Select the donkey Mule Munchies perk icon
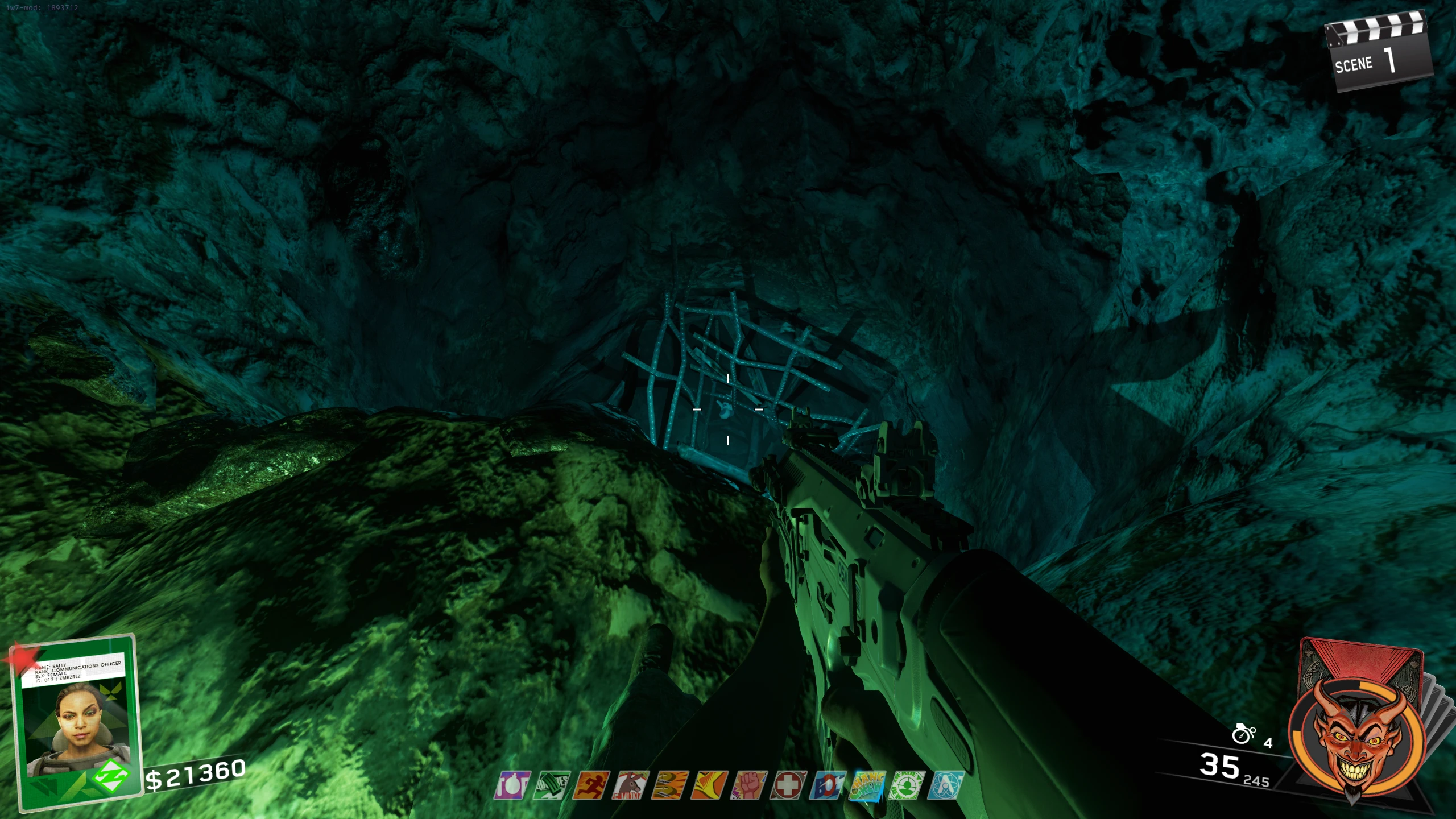This screenshot has height=819, width=1456. click(x=630, y=785)
